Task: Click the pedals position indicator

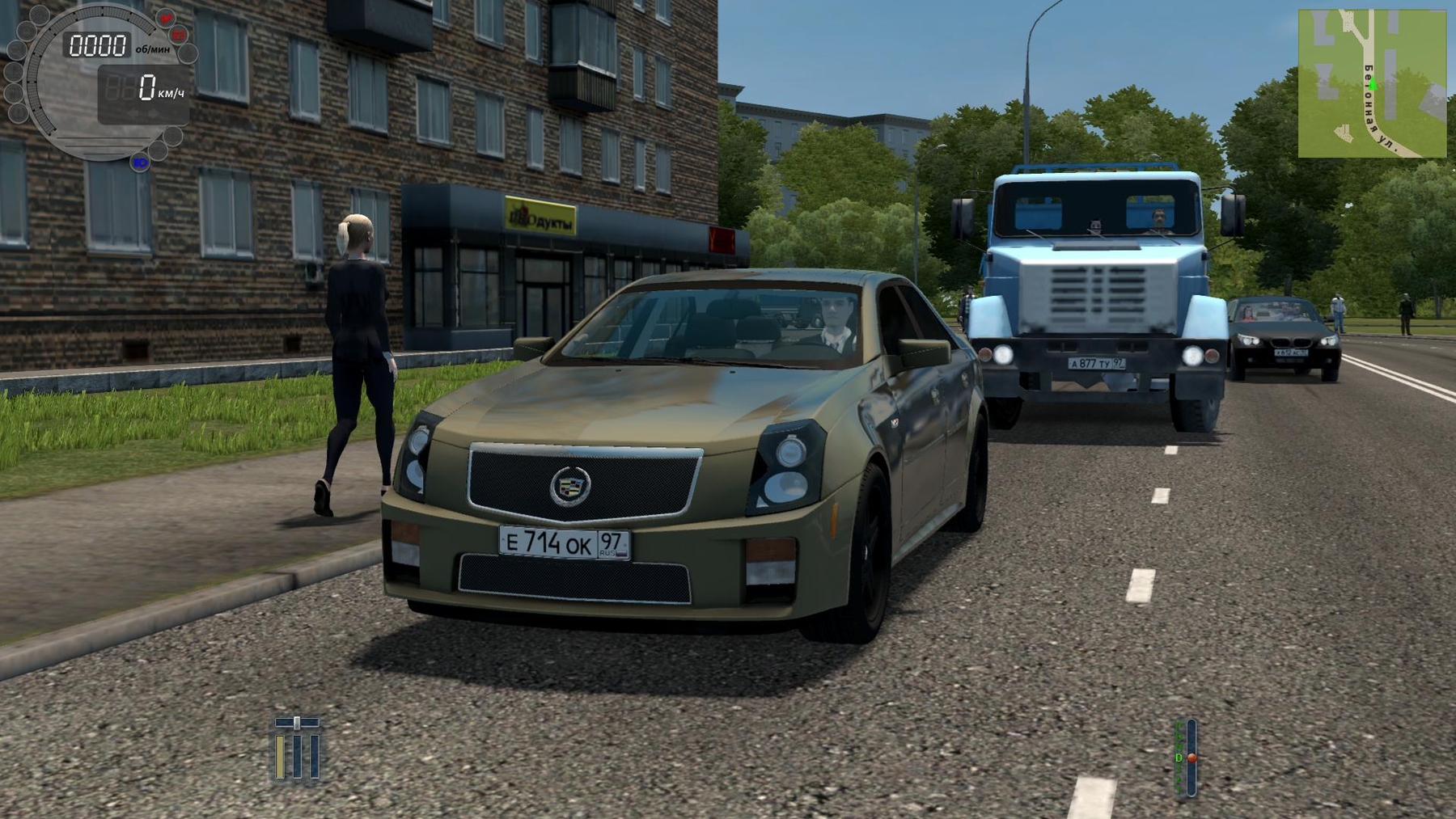Action: pyautogui.click(x=297, y=749)
